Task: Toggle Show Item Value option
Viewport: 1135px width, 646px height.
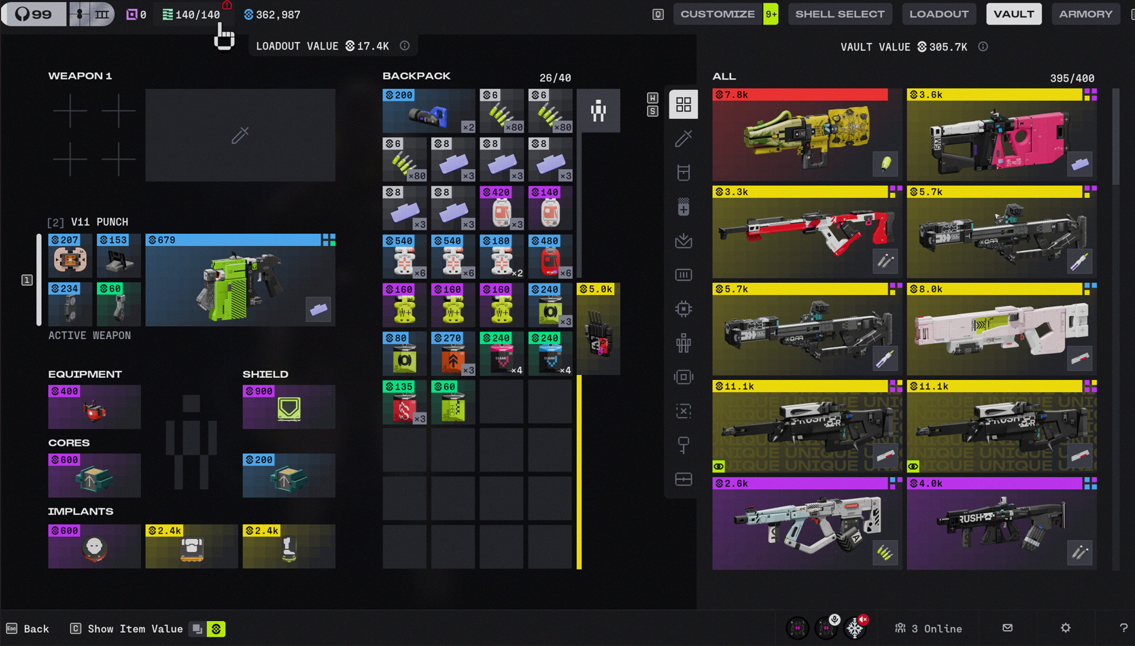Action: 135,629
